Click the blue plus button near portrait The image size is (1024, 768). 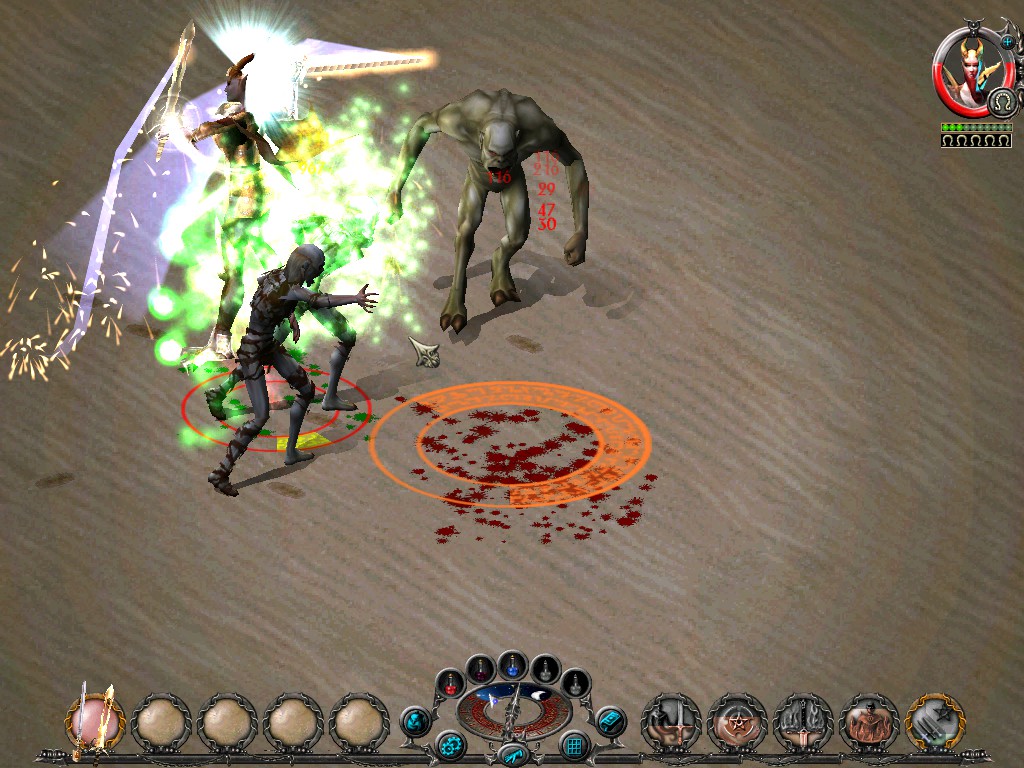1006,42
